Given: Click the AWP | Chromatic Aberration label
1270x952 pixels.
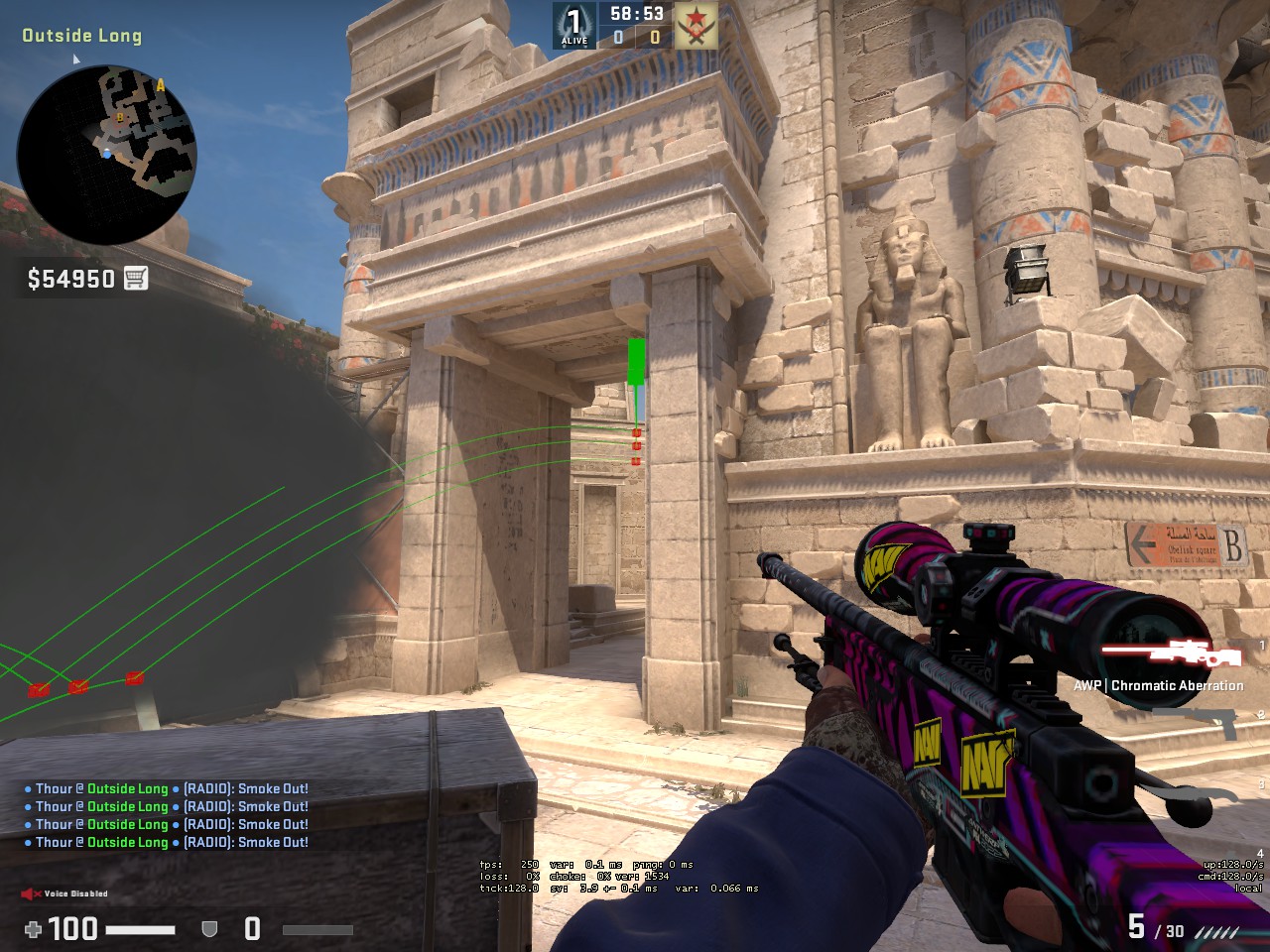Looking at the screenshot, I should coord(1159,685).
